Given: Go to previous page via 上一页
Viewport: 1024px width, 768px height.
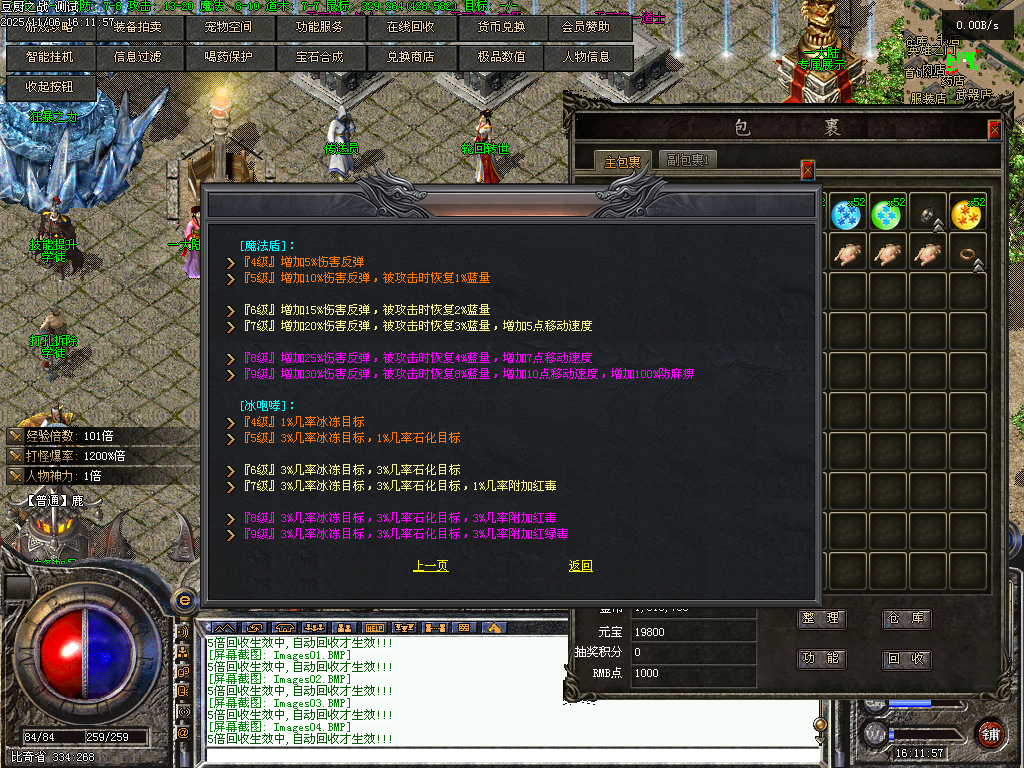Looking at the screenshot, I should [430, 566].
